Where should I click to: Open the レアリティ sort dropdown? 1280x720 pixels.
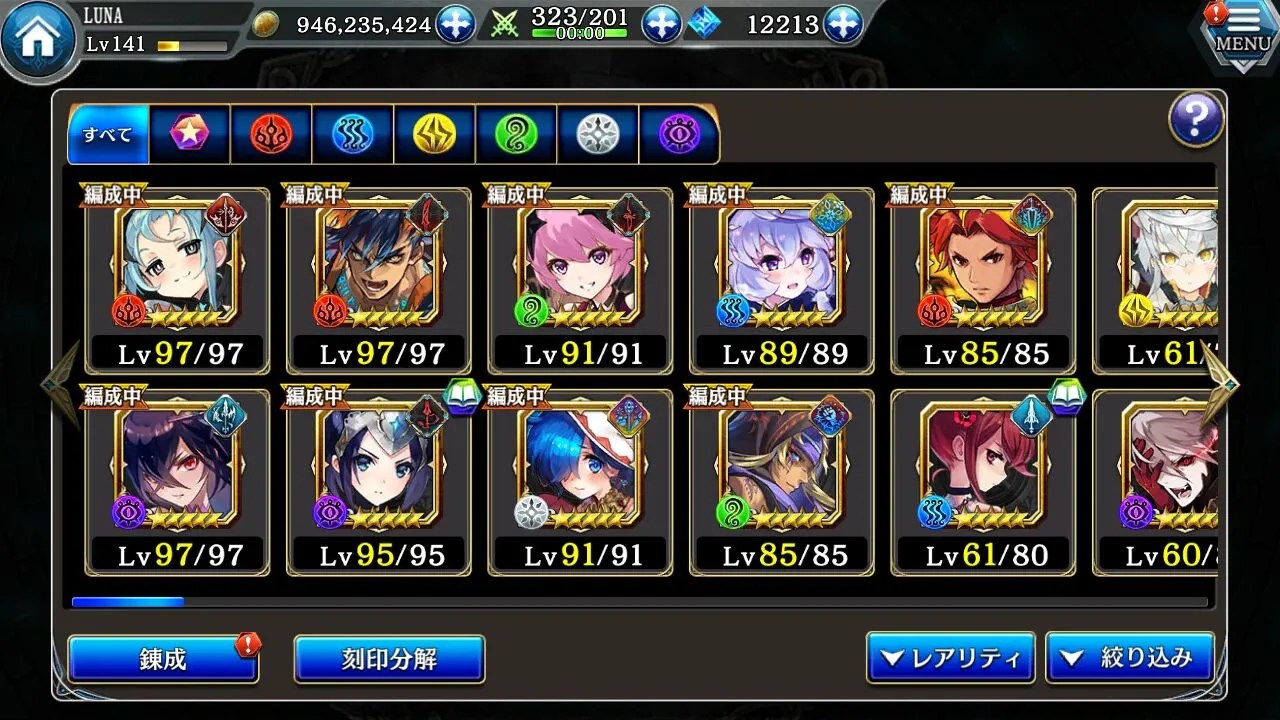click(x=950, y=658)
